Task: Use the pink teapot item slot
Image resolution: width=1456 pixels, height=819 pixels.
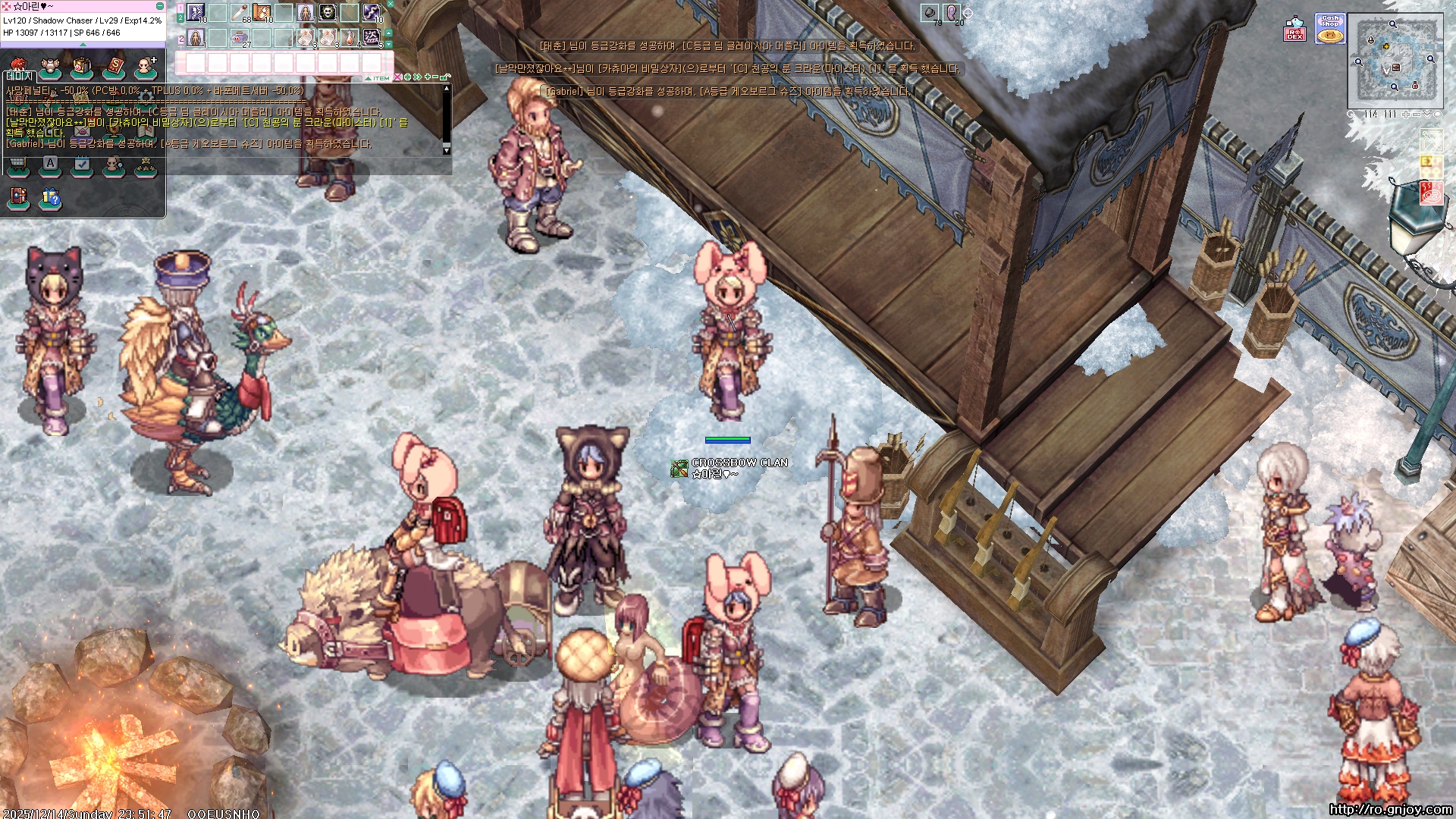Action: coord(240,37)
